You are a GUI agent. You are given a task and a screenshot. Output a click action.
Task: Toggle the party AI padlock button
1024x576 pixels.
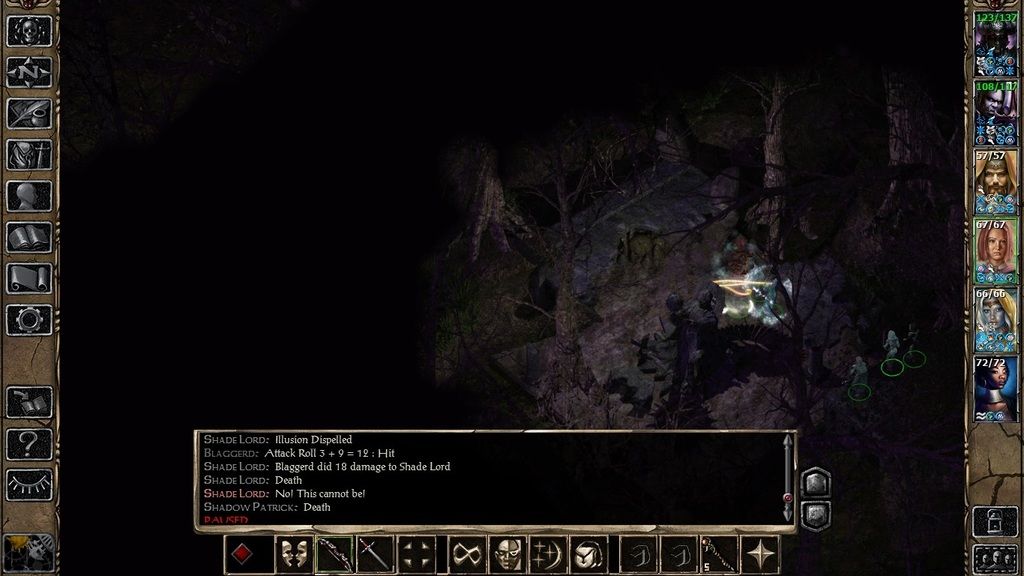tap(995, 520)
